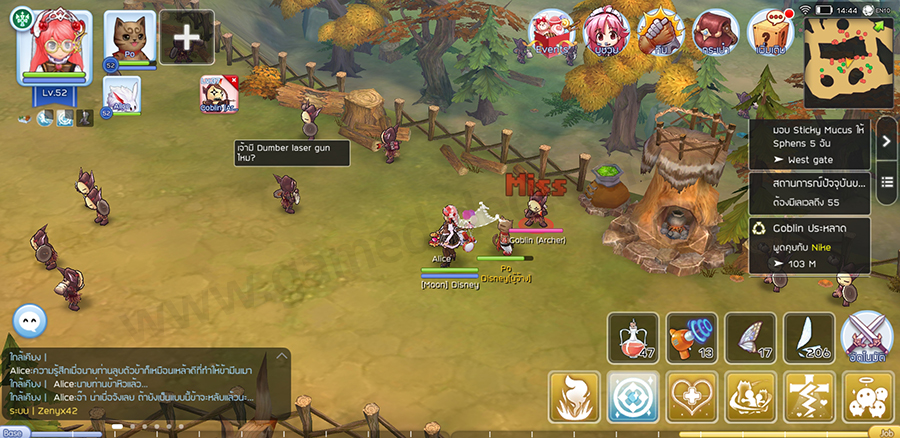Select the white rabbit pet Alice portrait

(x=122, y=96)
